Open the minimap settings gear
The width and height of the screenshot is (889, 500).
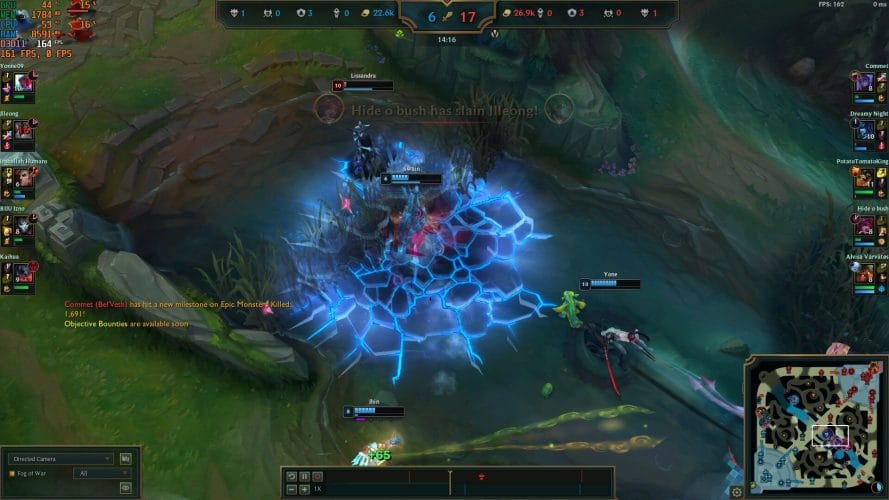737,491
